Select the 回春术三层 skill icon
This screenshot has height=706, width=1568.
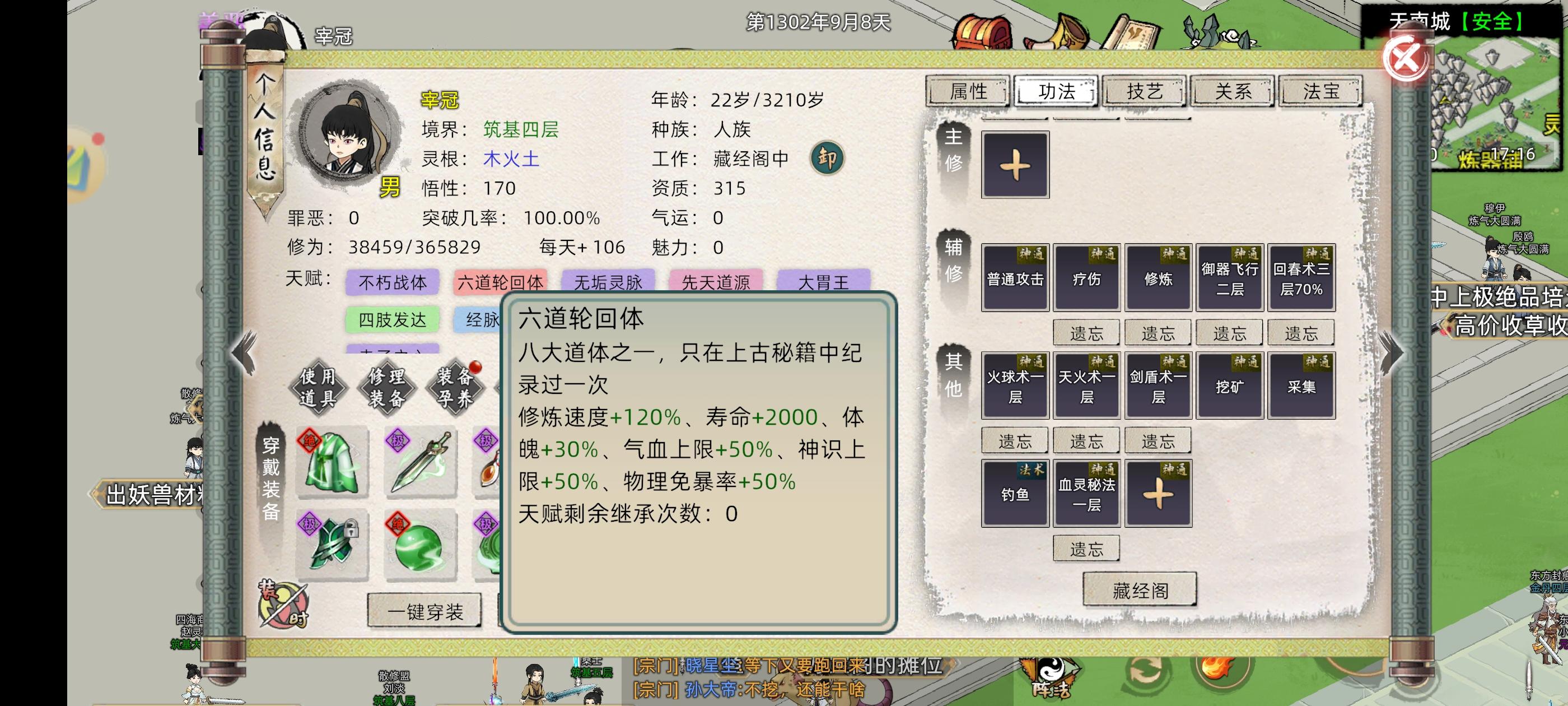coord(1301,278)
